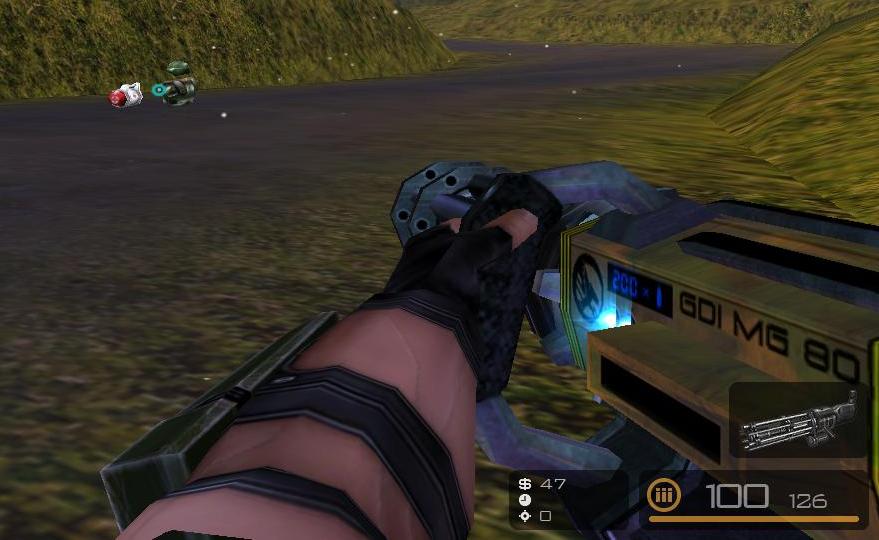Screen dimensions: 879x540
Task: Click the orange ammo type icon
Action: point(662,494)
